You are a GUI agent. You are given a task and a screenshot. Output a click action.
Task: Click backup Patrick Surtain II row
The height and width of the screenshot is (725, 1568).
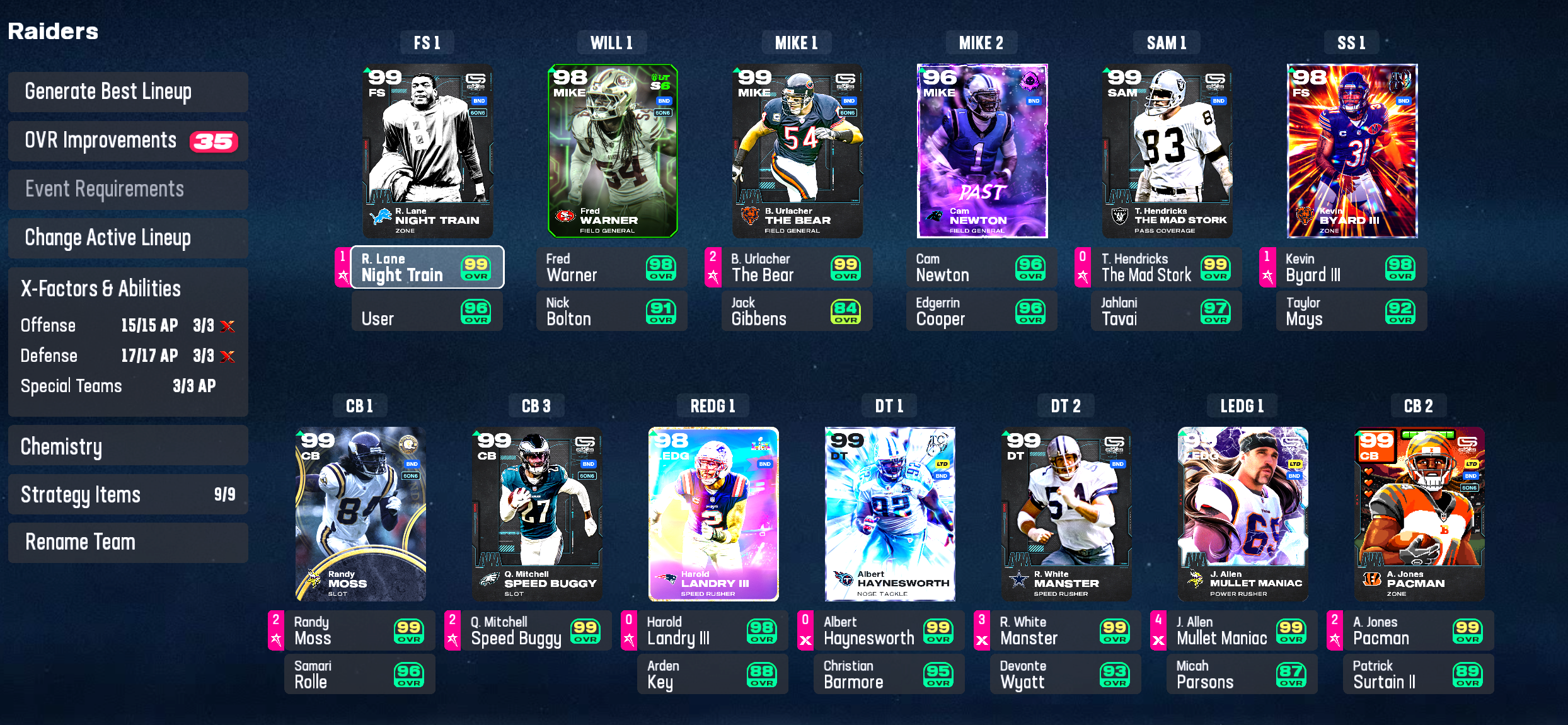[x=1418, y=675]
